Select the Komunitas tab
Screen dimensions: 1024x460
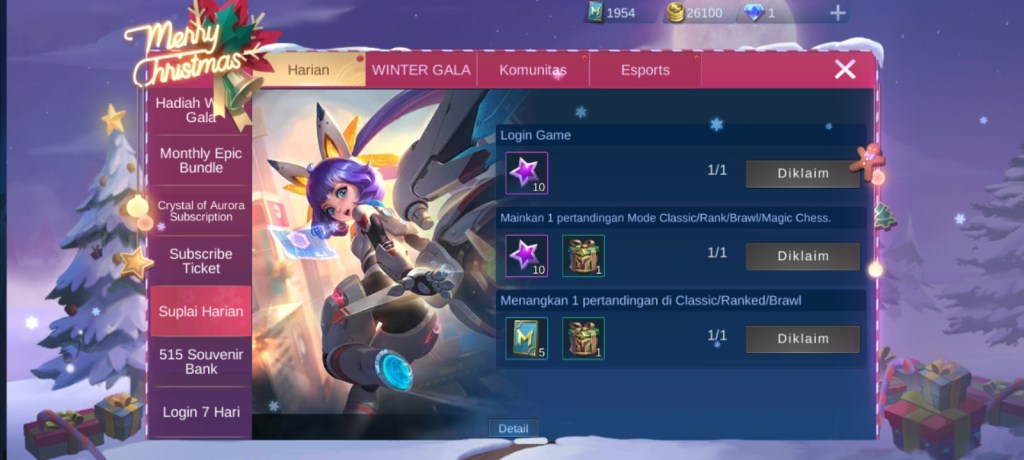533,70
